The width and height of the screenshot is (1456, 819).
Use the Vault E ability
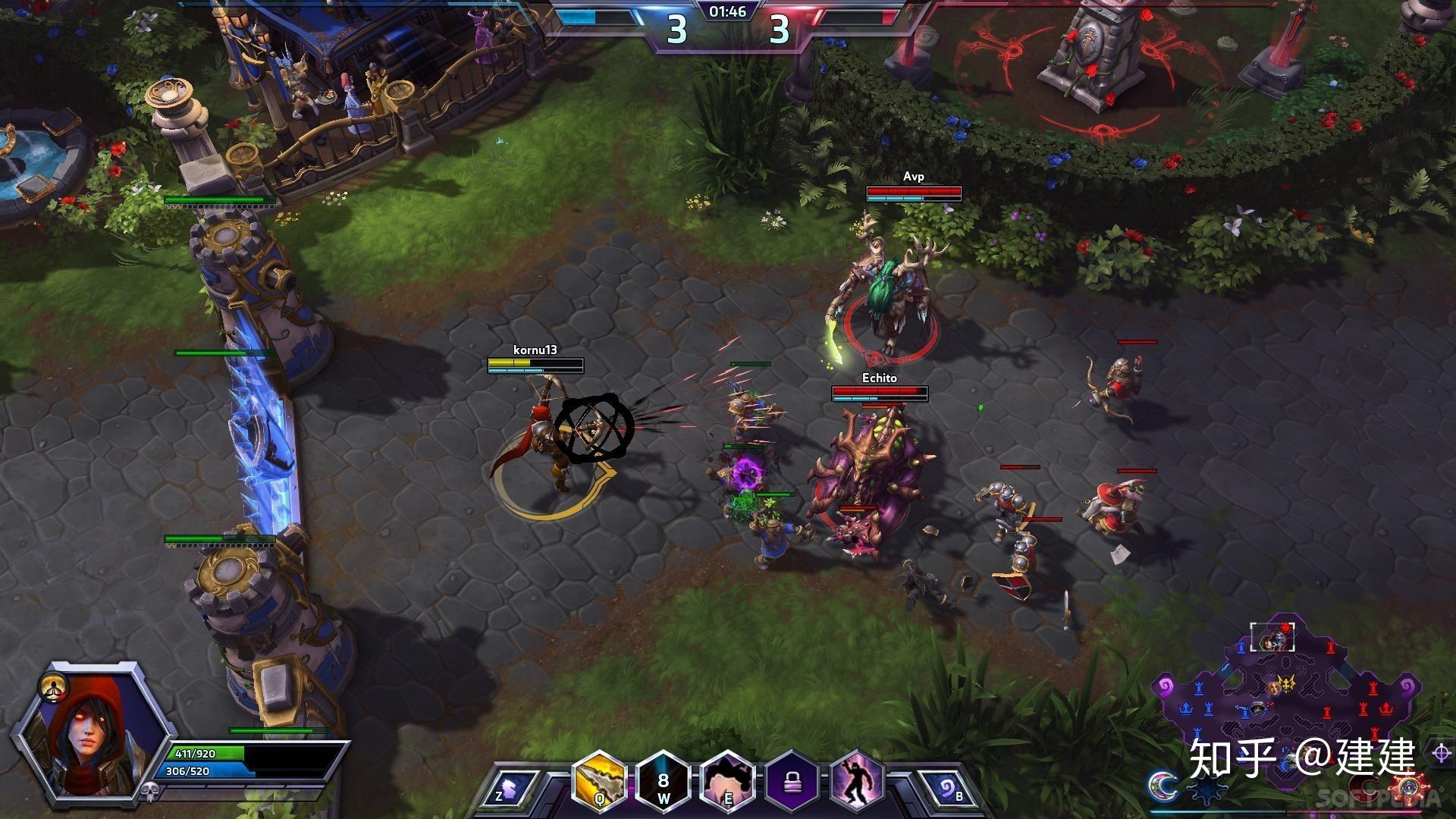[x=727, y=781]
